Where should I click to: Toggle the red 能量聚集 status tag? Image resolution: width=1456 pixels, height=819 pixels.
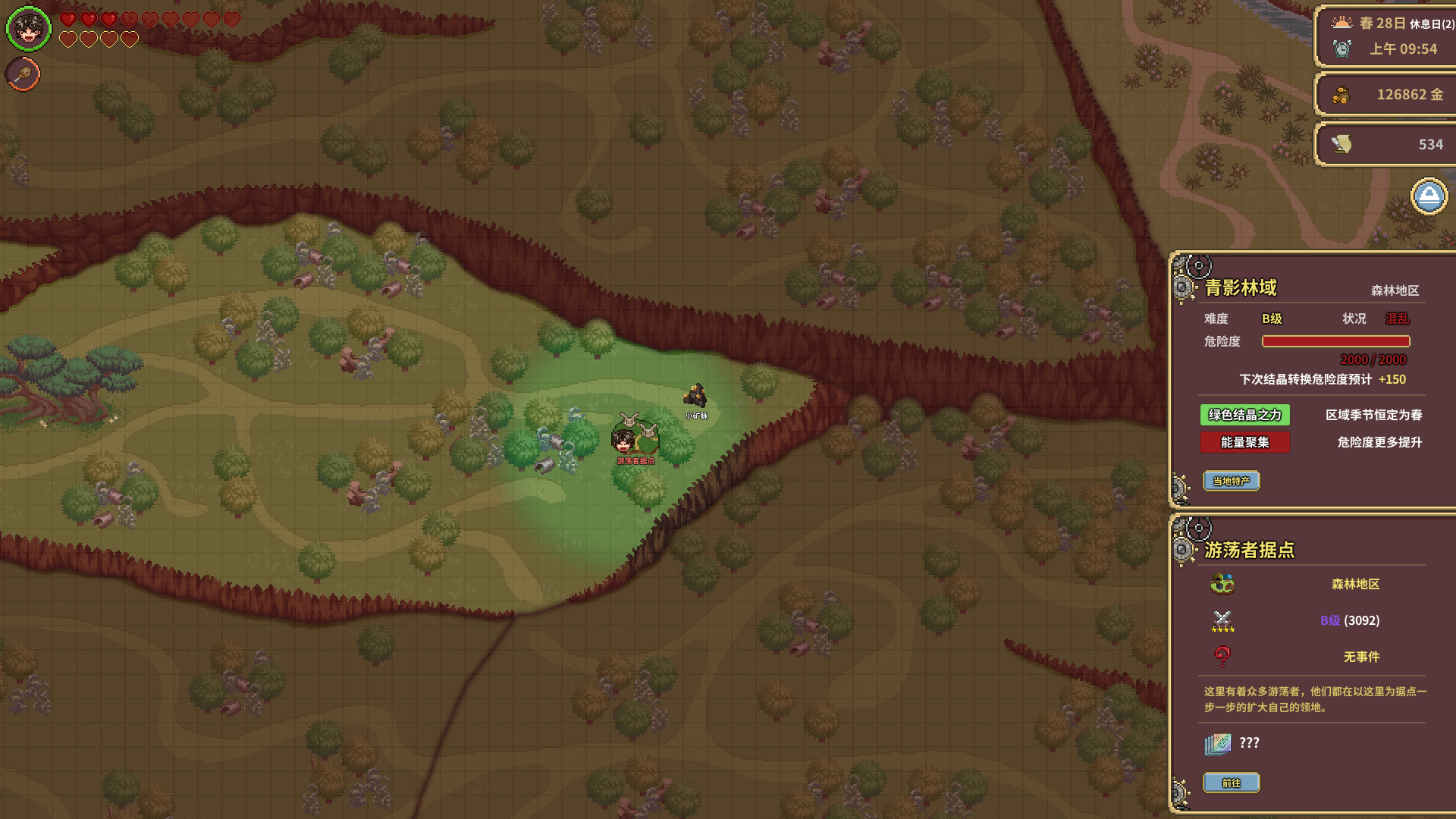(x=1244, y=442)
